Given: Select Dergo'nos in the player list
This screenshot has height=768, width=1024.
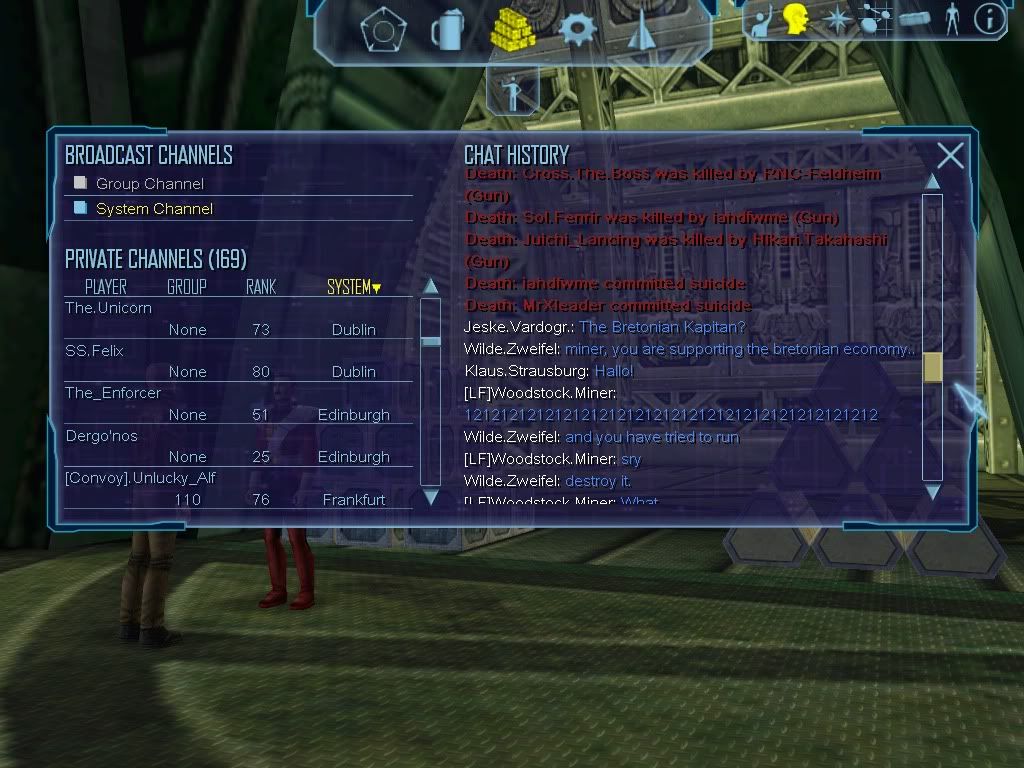Looking at the screenshot, I should click(x=101, y=436).
